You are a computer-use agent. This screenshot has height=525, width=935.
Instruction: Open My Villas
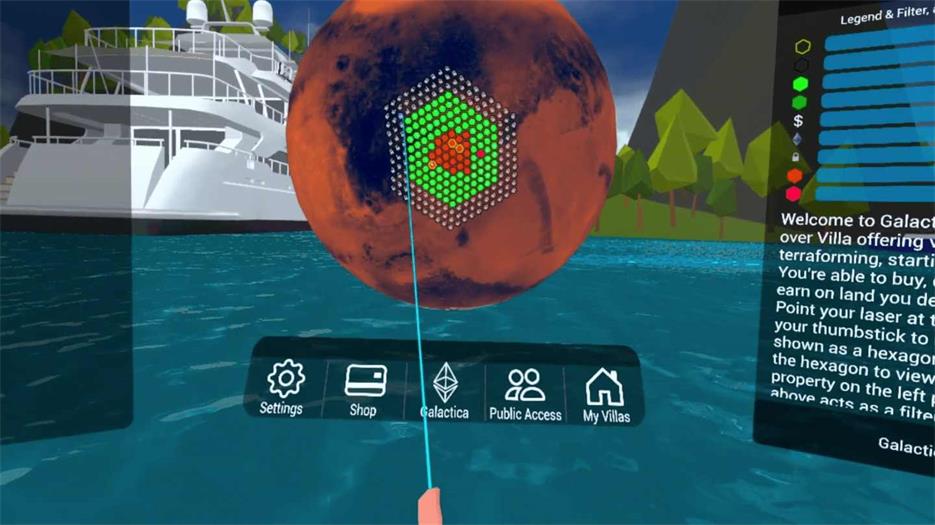[605, 395]
